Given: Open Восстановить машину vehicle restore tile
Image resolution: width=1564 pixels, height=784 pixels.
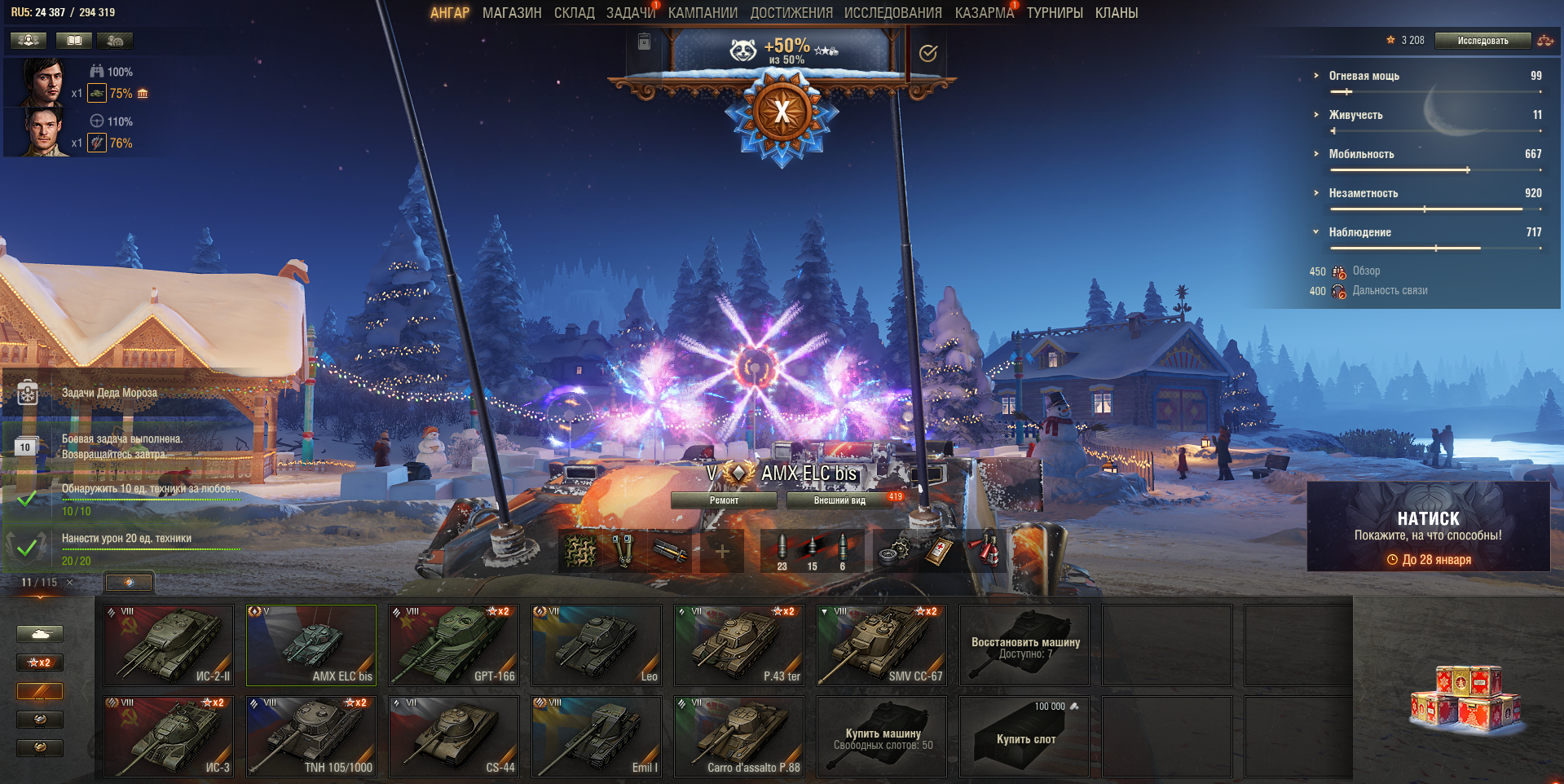Looking at the screenshot, I should tap(1024, 645).
